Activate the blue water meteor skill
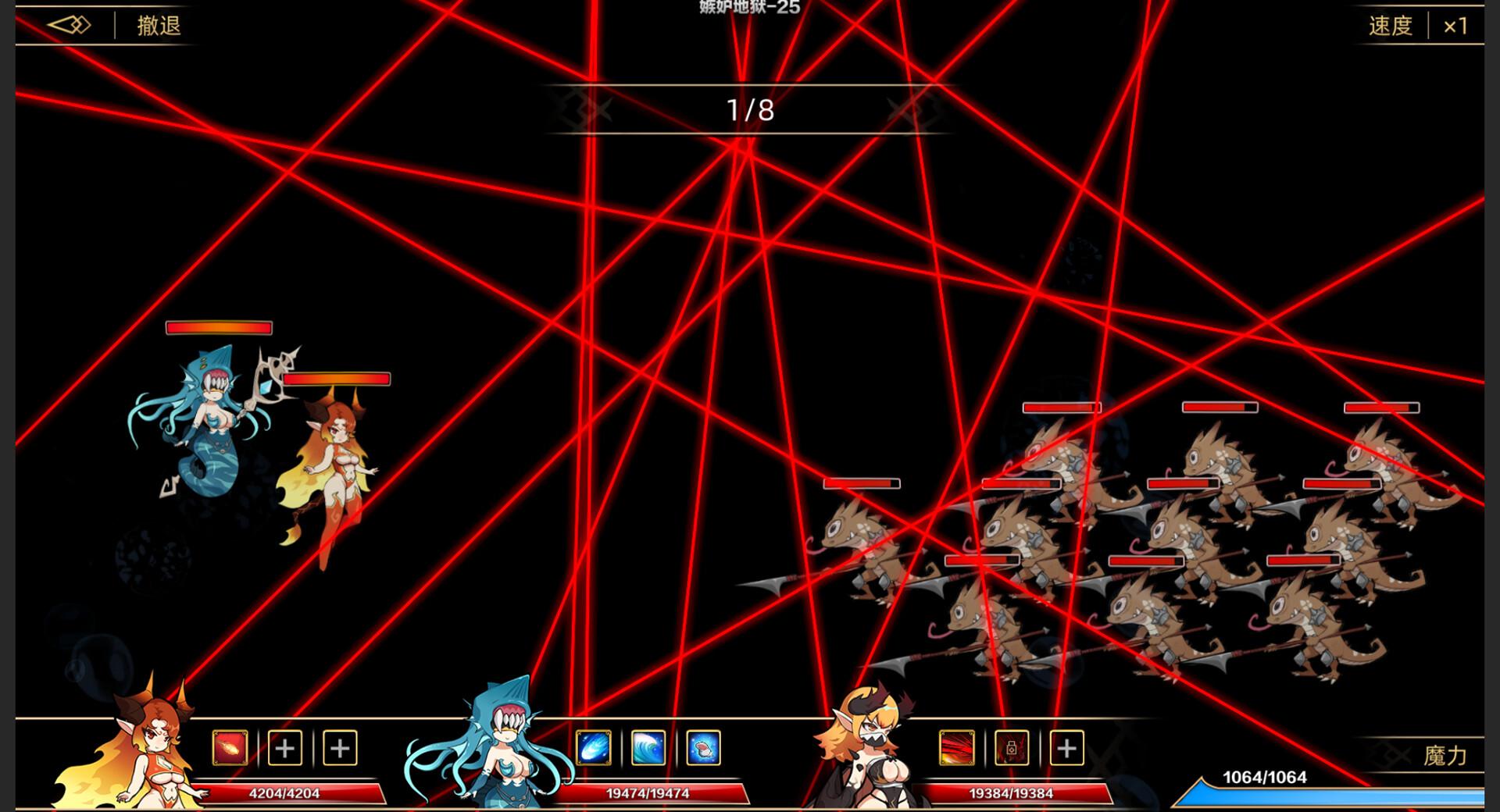The height and width of the screenshot is (812, 1500). [593, 749]
